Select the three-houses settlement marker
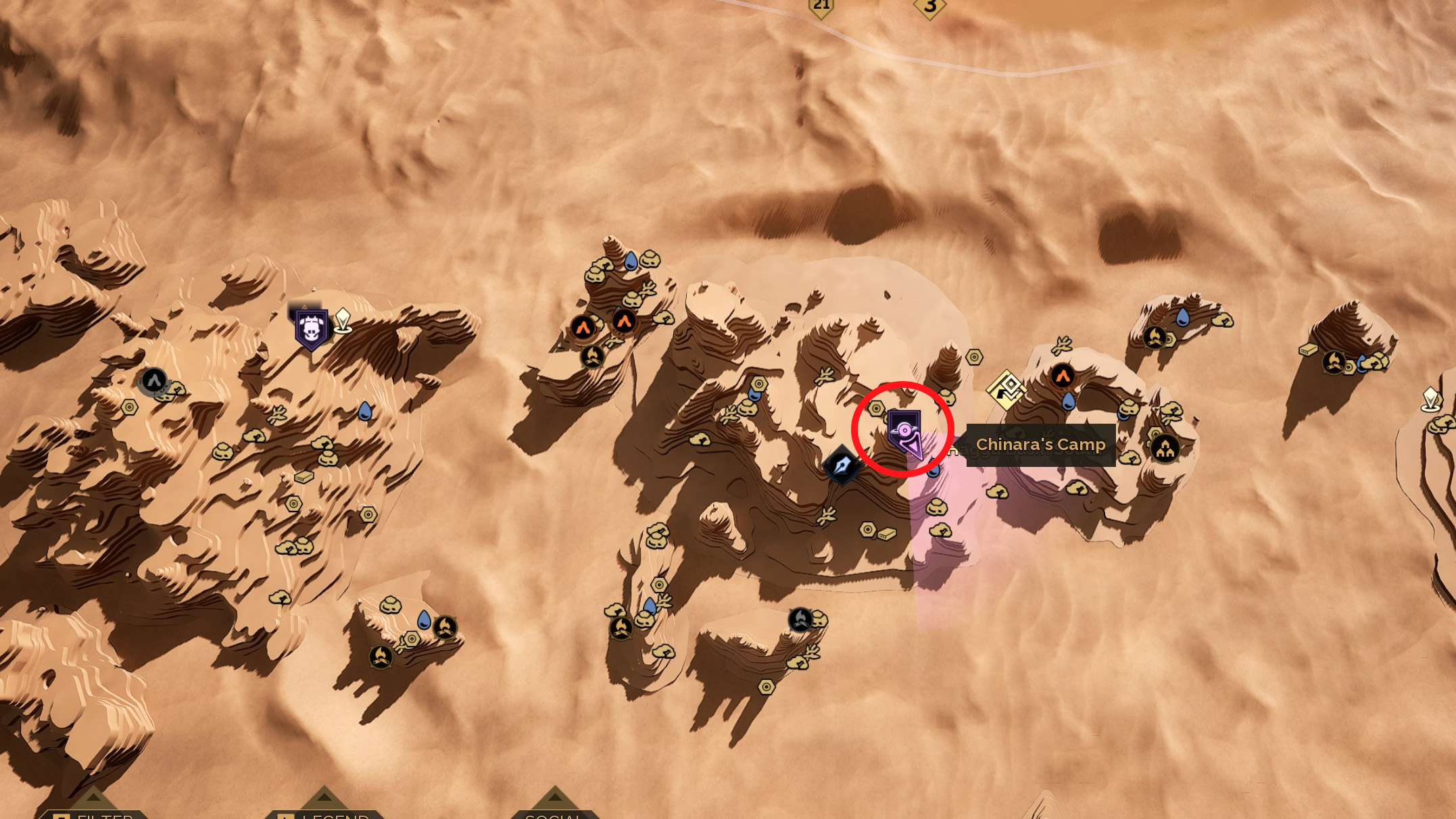Image resolution: width=1456 pixels, height=819 pixels. pos(1165,448)
